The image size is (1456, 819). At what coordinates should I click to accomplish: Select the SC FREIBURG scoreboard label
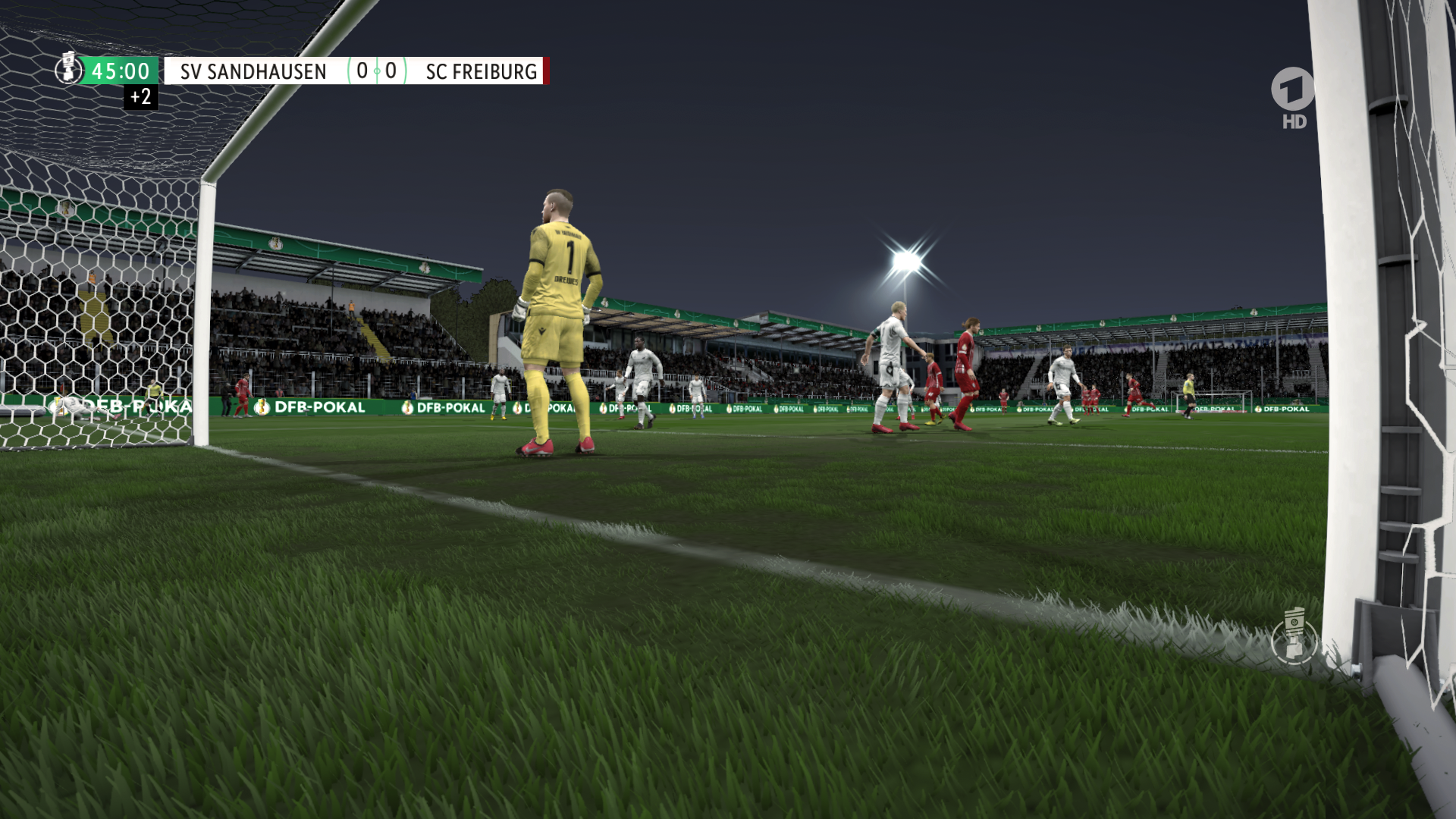click(481, 71)
